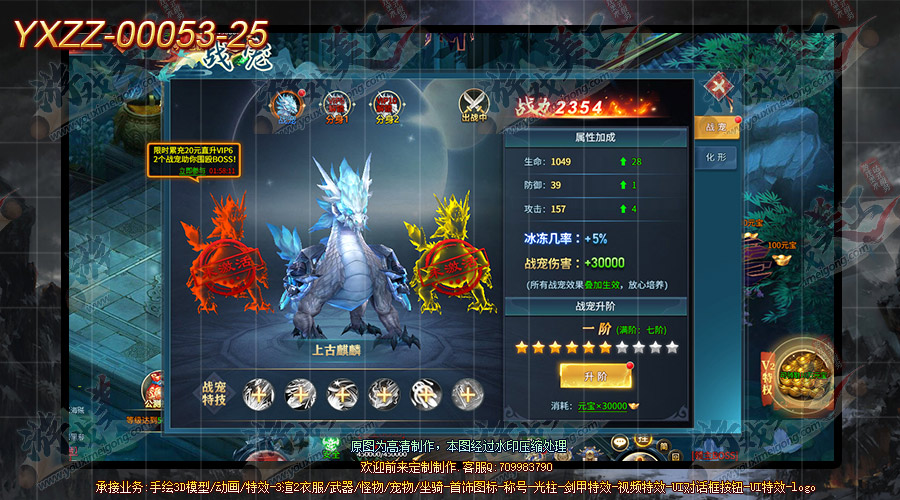The width and height of the screenshot is (900, 500).
Task: Select the red unactivated flame qilin
Action: [224, 253]
